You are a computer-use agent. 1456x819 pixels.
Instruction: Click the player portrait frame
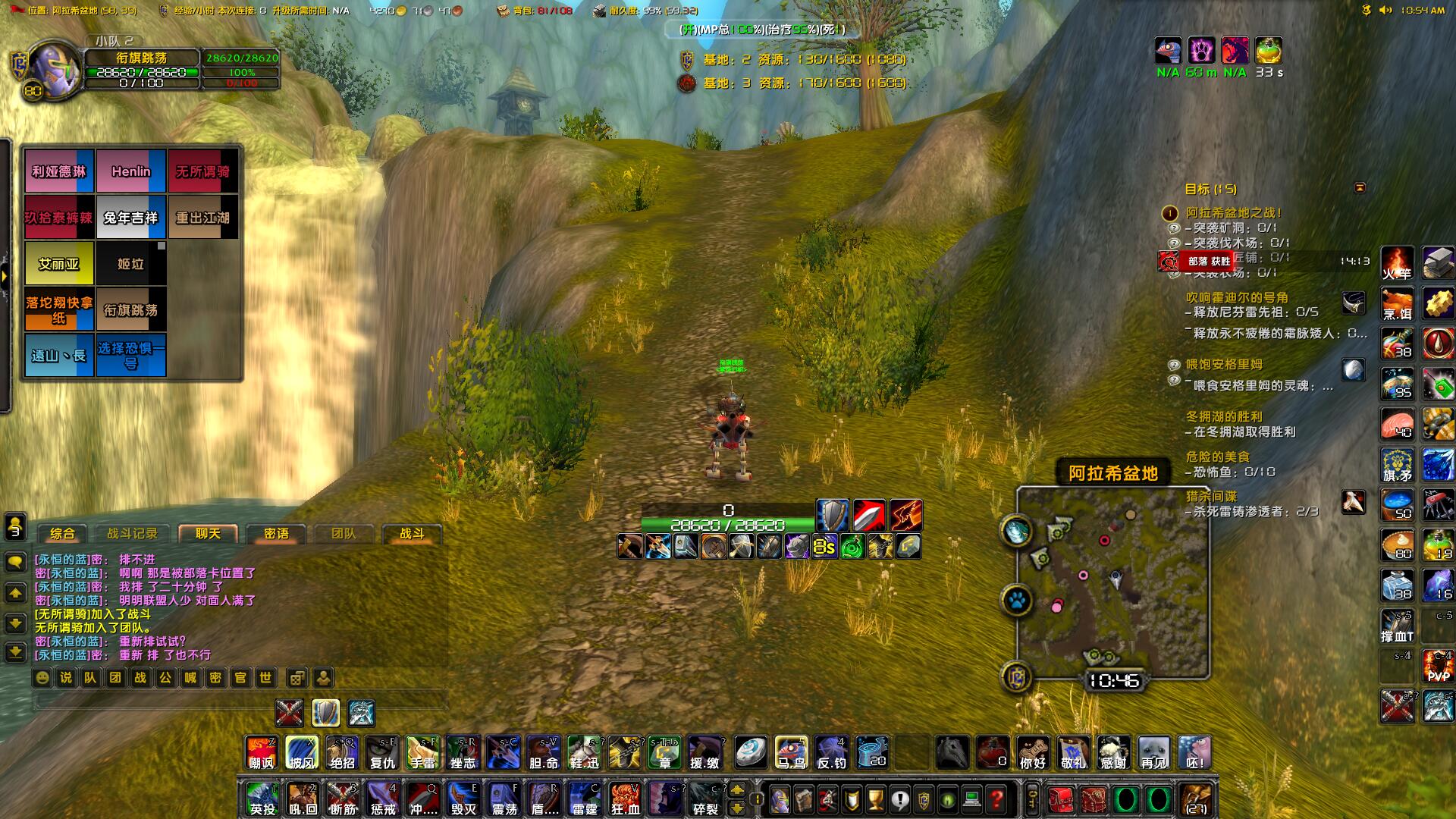(x=53, y=70)
